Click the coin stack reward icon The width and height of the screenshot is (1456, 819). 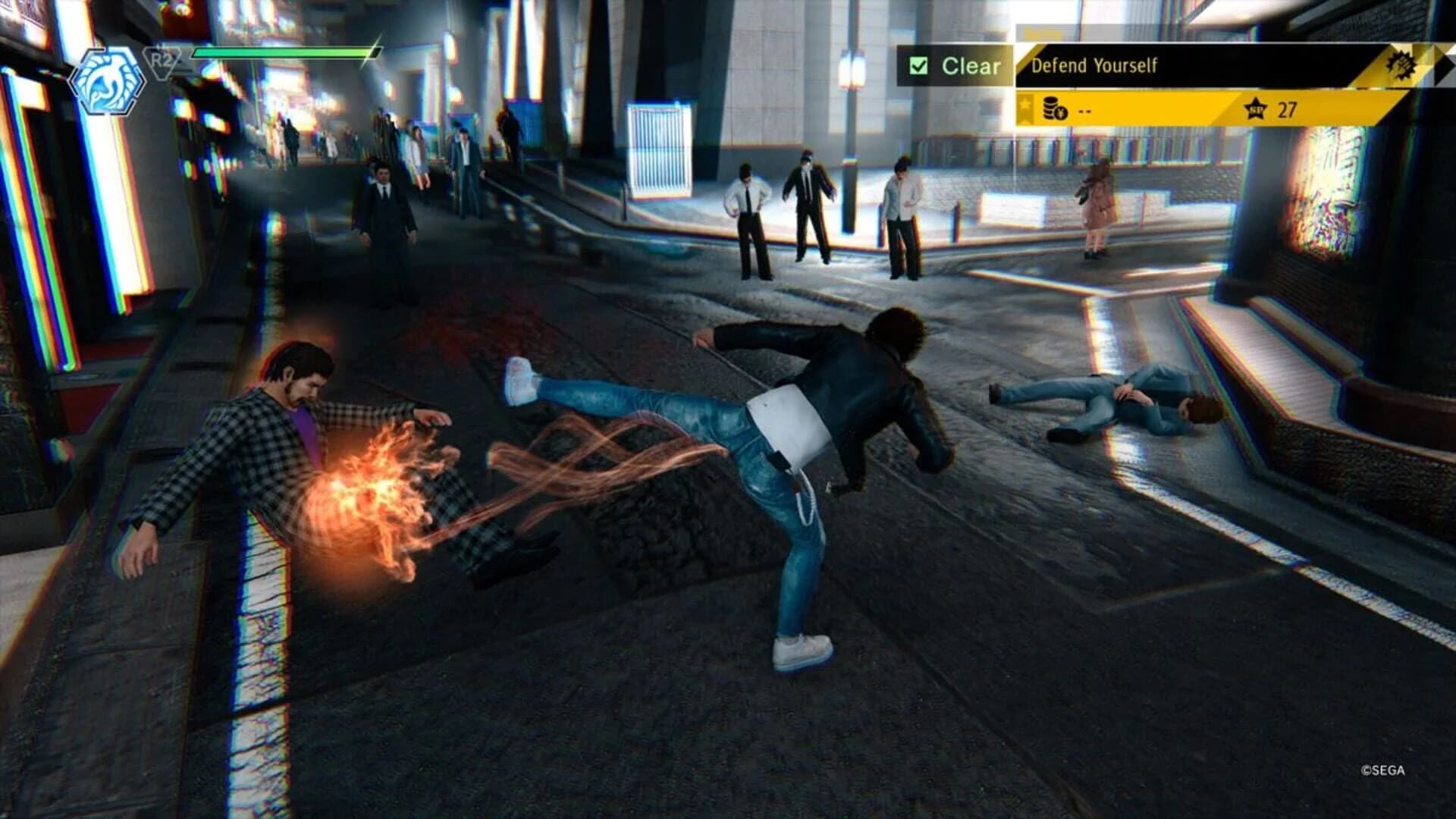coord(1051,107)
